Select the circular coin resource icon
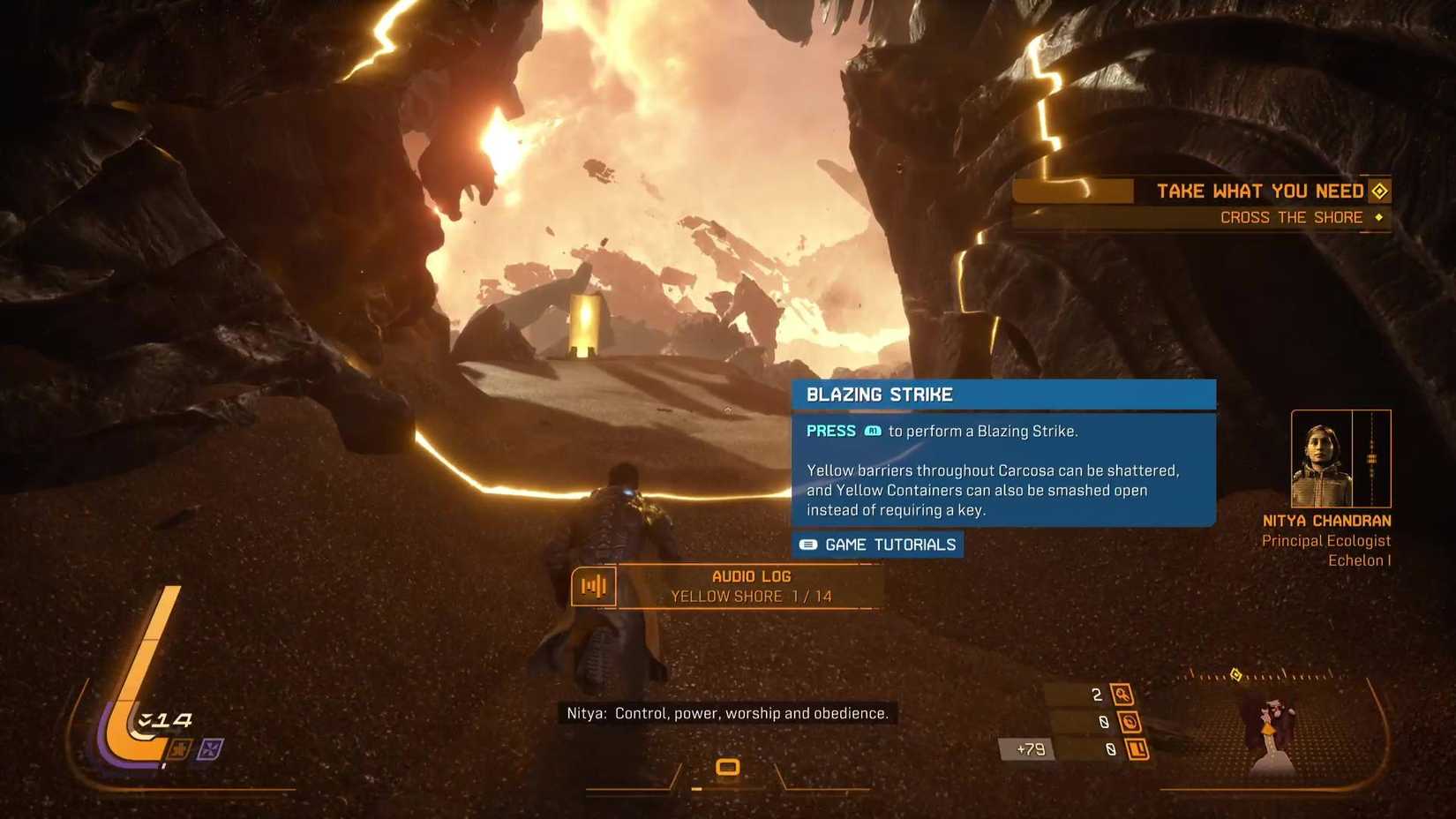This screenshot has width=1456, height=819. pos(1130,722)
